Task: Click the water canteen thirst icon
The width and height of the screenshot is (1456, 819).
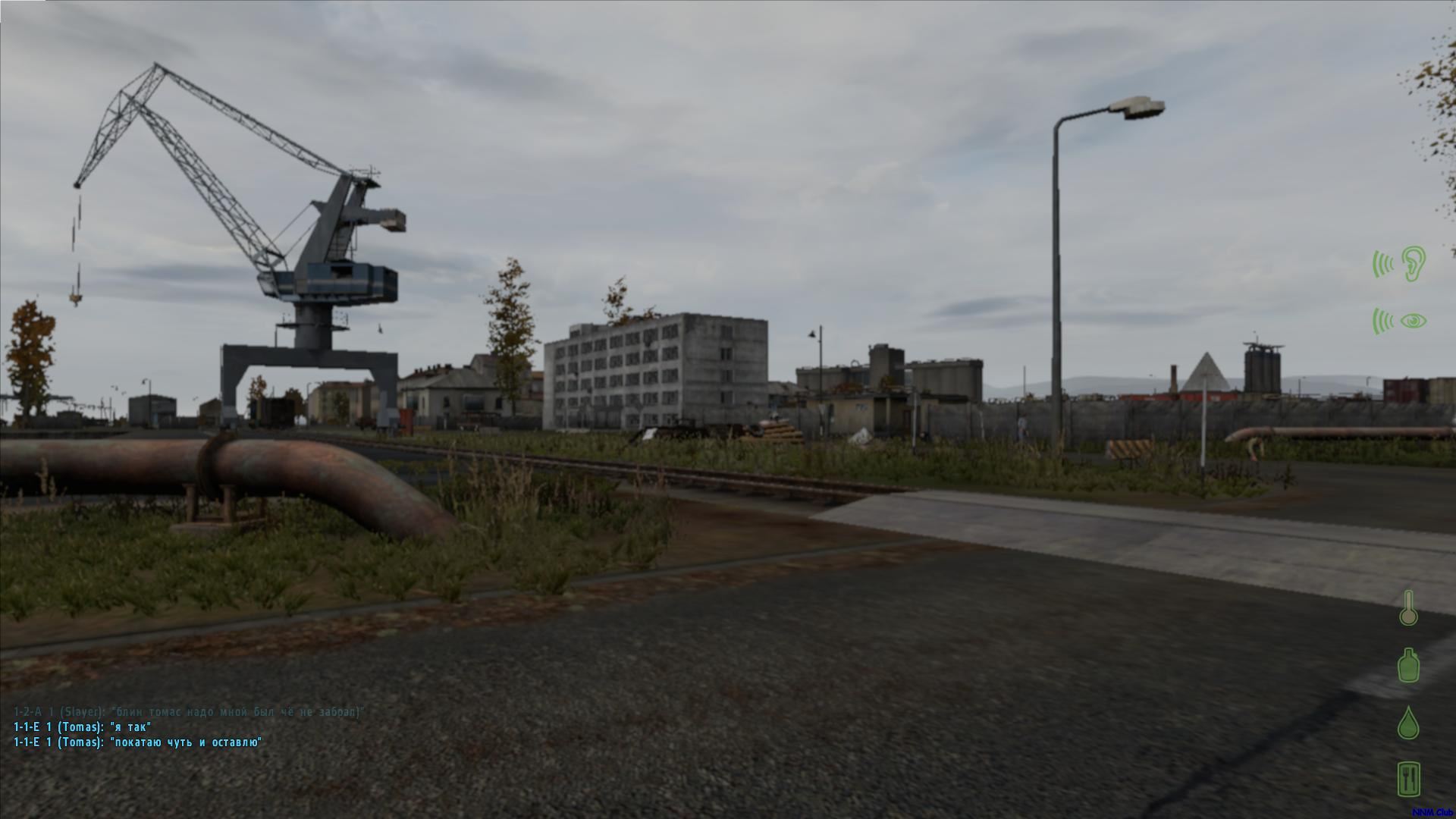Action: (x=1408, y=665)
